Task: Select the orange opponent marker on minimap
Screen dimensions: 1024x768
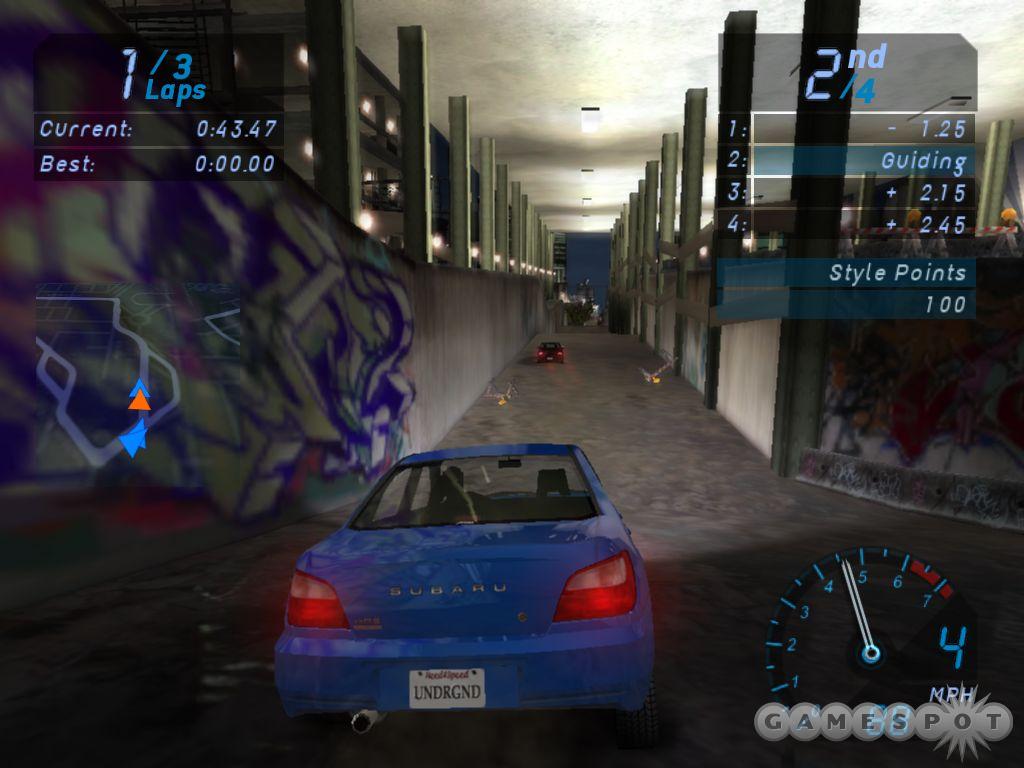Action: [140, 401]
